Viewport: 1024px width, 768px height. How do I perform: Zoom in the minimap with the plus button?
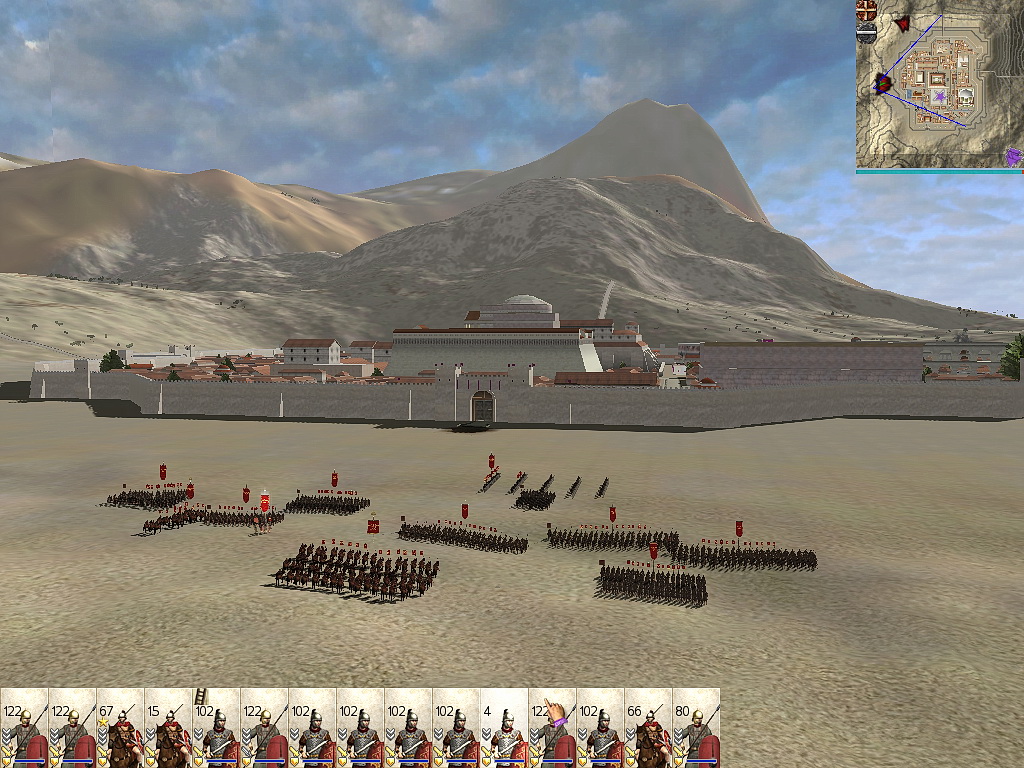tap(867, 11)
